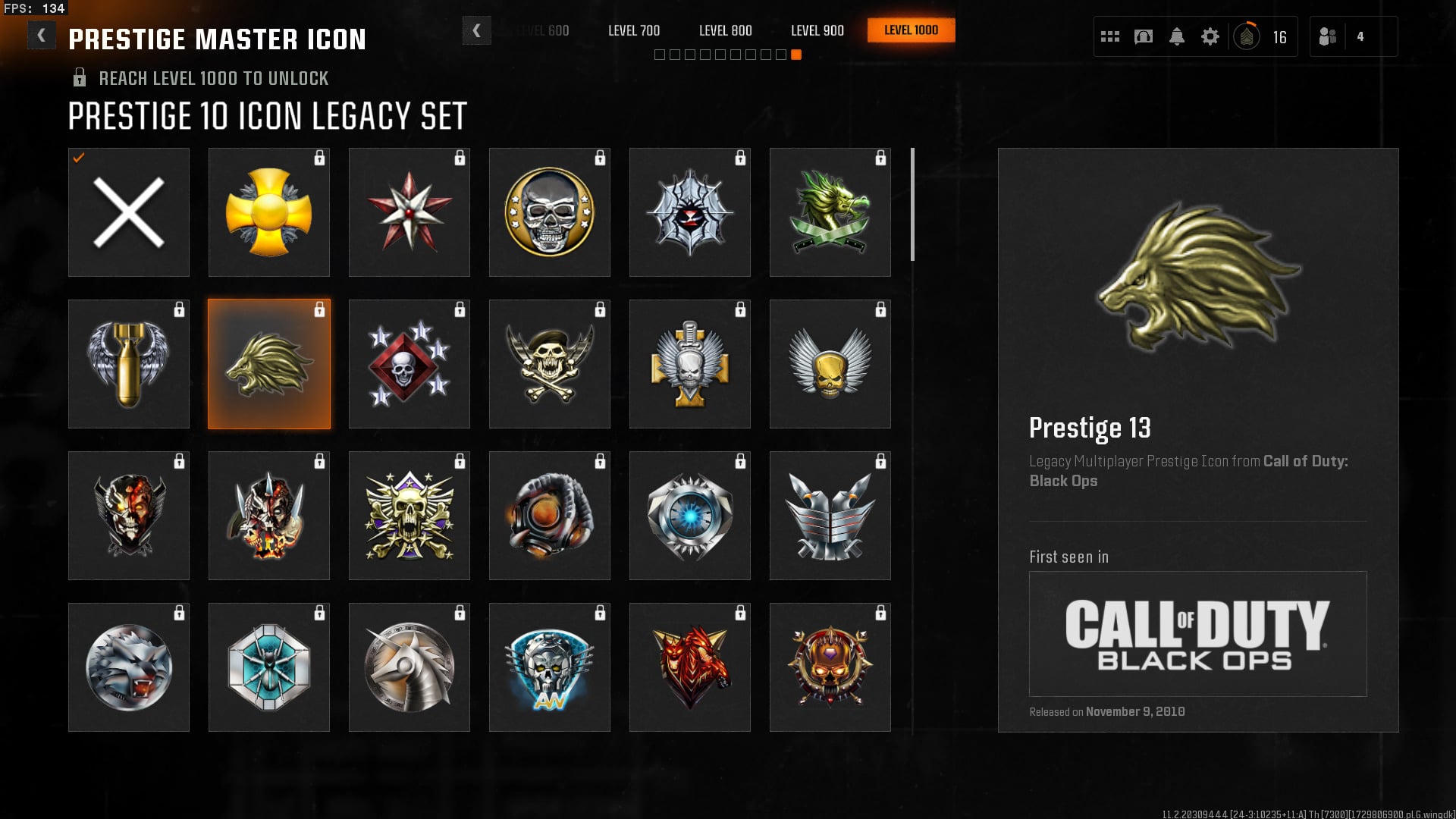Pick the gas mask prestige icon
1456x819 pixels.
click(550, 516)
